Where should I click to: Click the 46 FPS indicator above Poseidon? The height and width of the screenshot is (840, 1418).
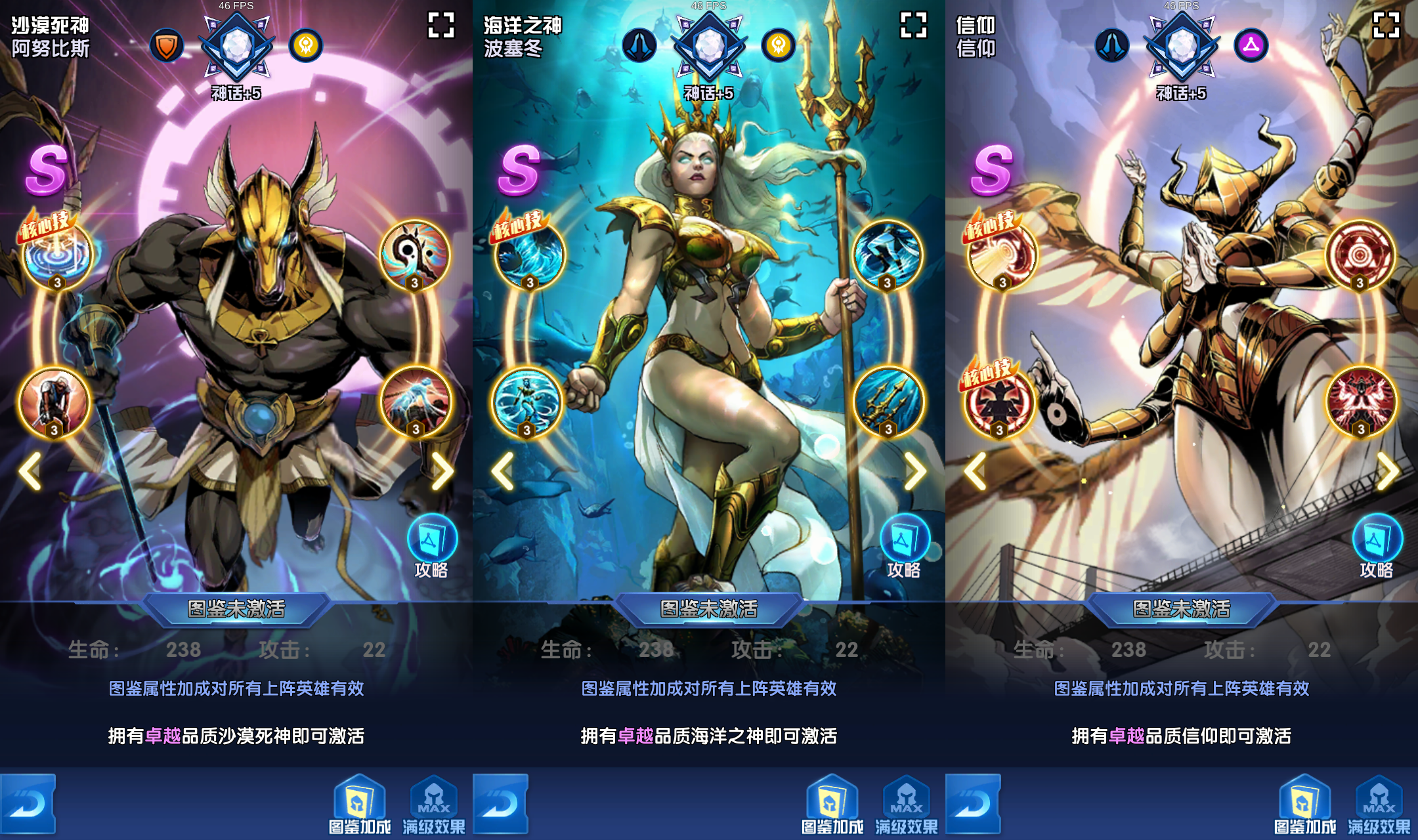[709, 5]
